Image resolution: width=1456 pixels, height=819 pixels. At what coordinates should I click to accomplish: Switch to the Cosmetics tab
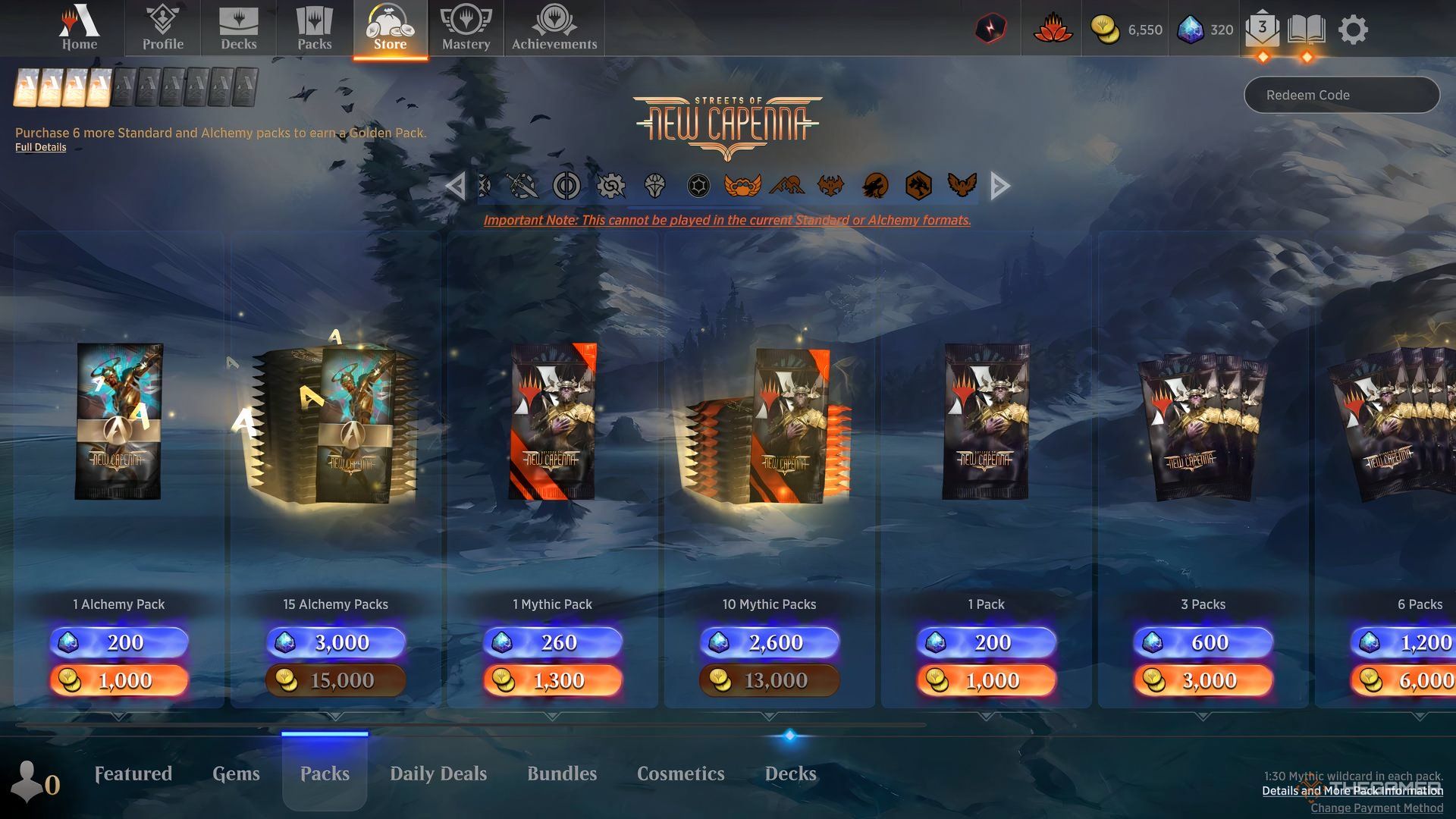(x=680, y=773)
